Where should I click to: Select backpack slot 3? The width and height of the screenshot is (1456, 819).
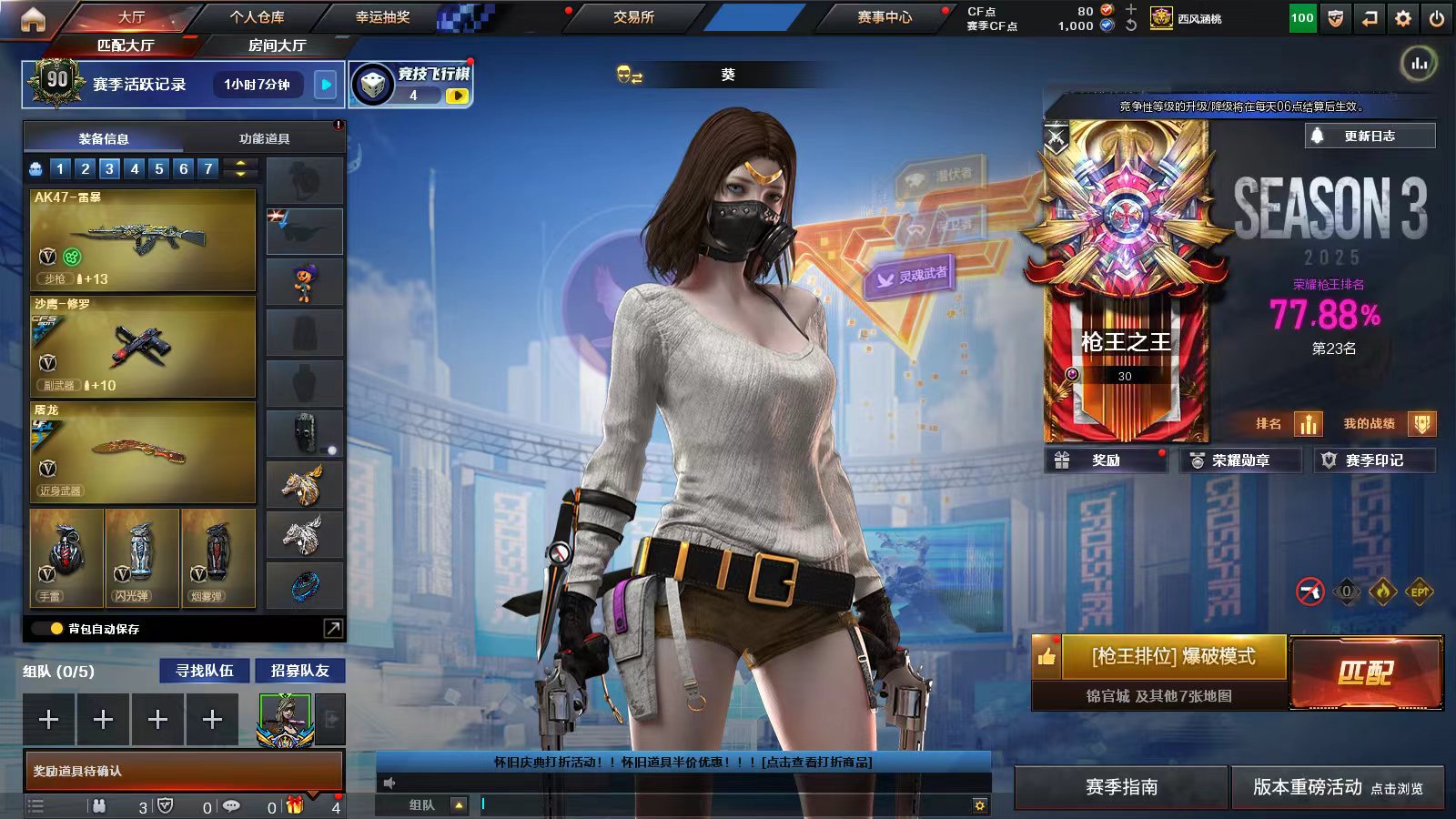(108, 169)
